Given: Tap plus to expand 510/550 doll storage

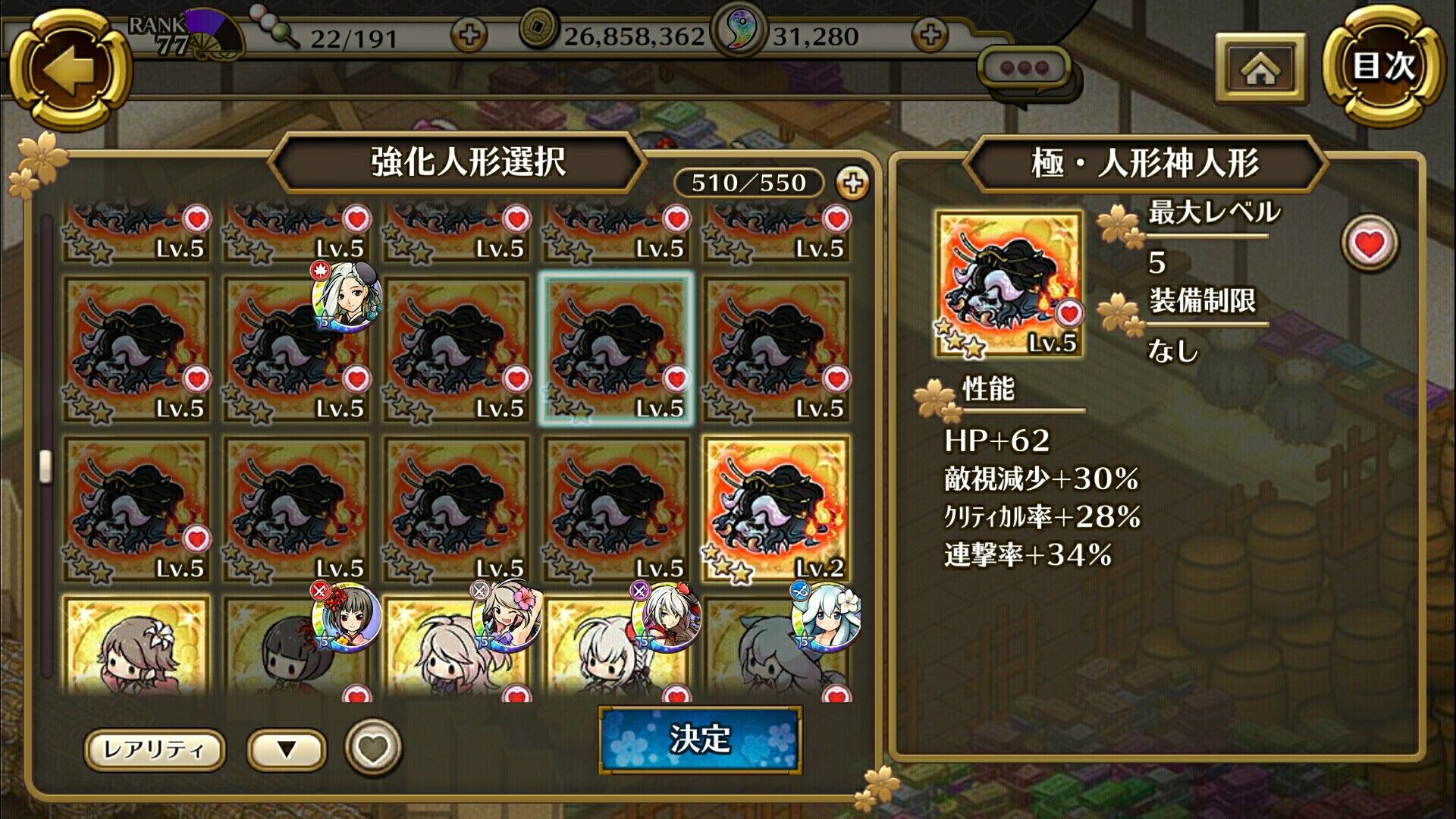Looking at the screenshot, I should pos(854,182).
